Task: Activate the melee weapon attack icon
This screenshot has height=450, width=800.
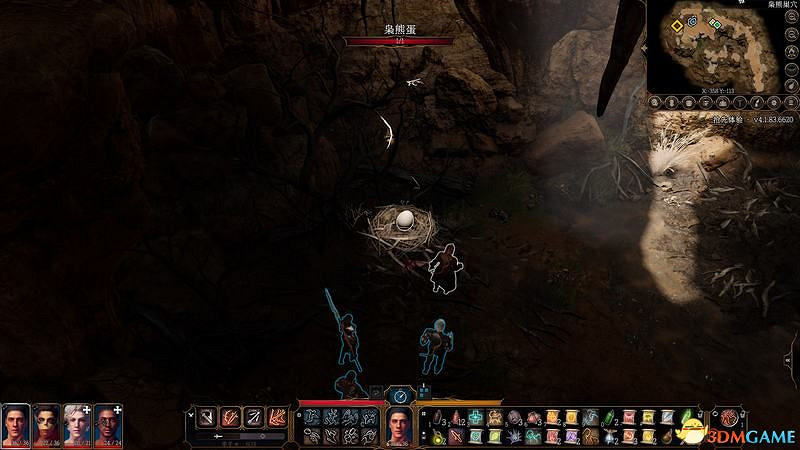Action: tap(205, 416)
